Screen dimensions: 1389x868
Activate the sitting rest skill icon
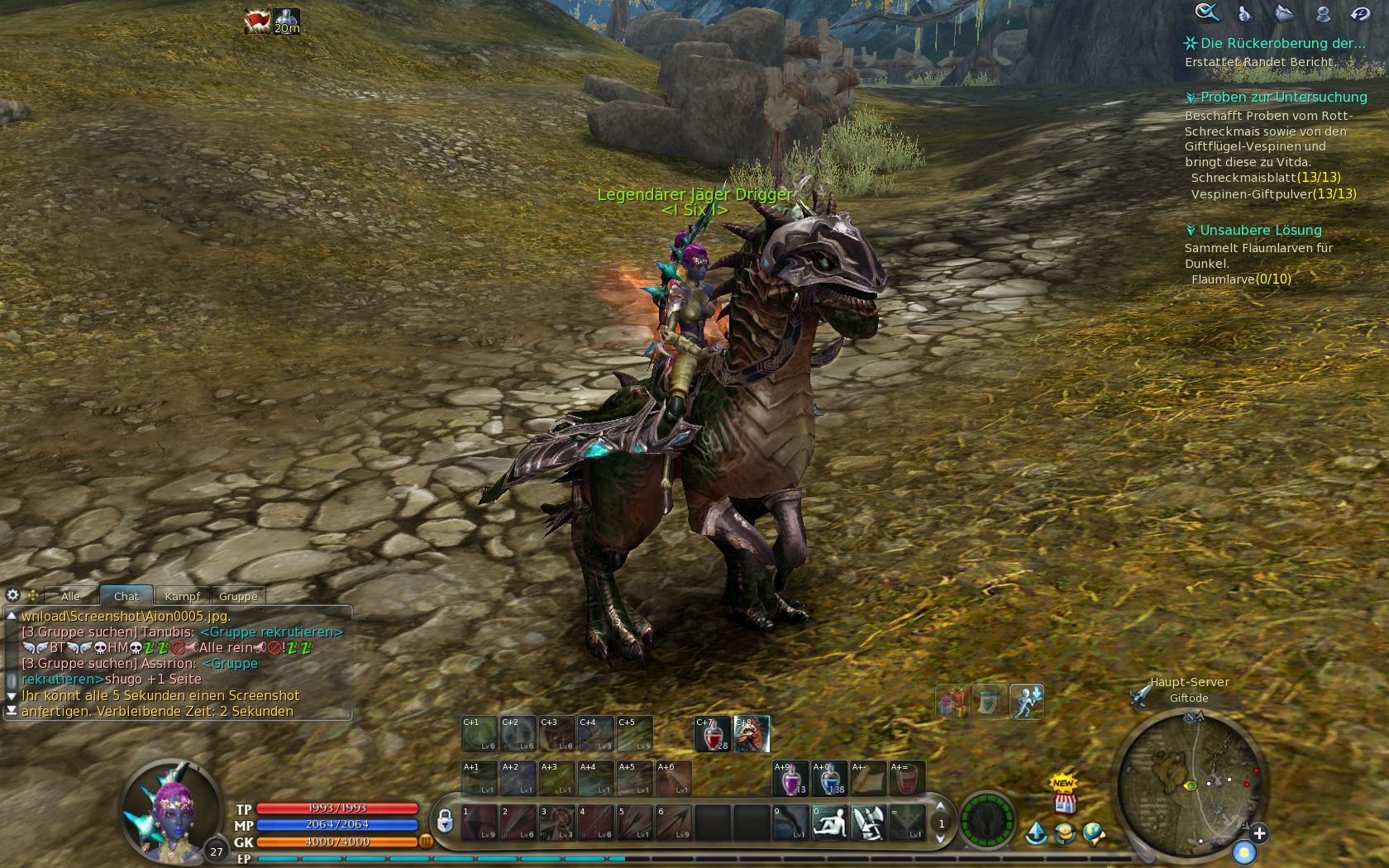pos(829,823)
